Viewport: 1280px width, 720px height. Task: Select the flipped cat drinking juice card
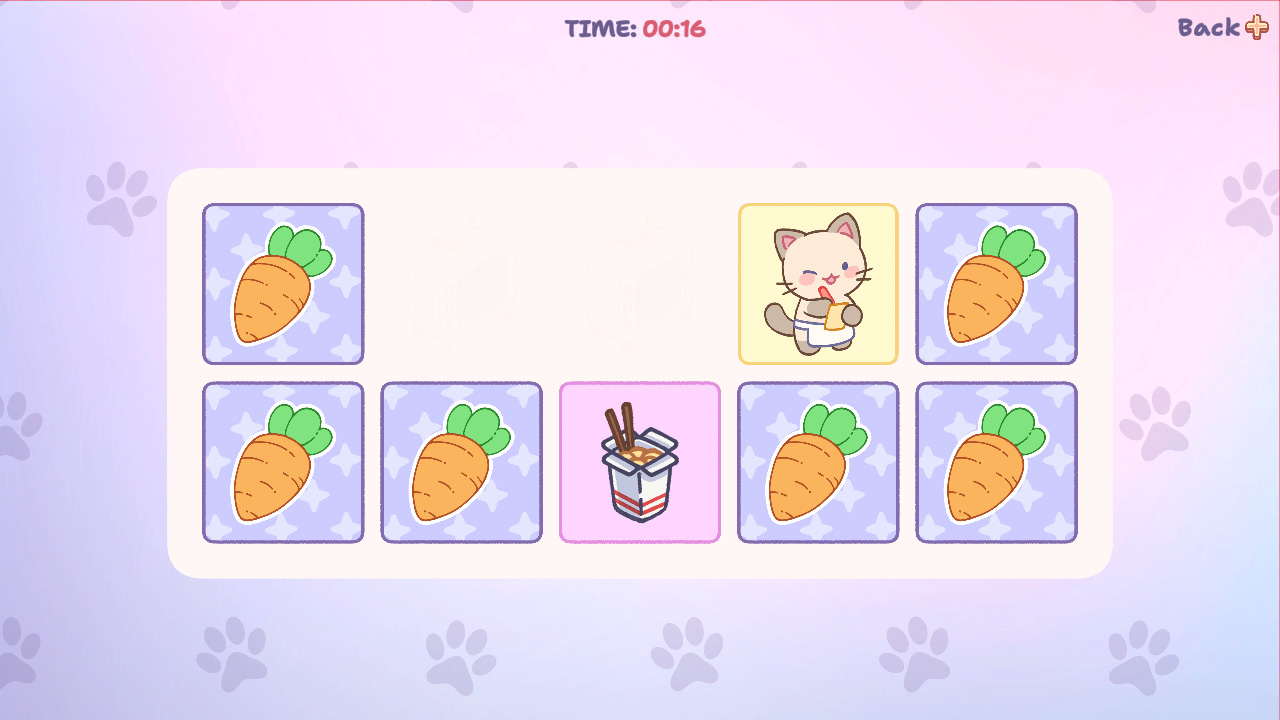pos(819,283)
